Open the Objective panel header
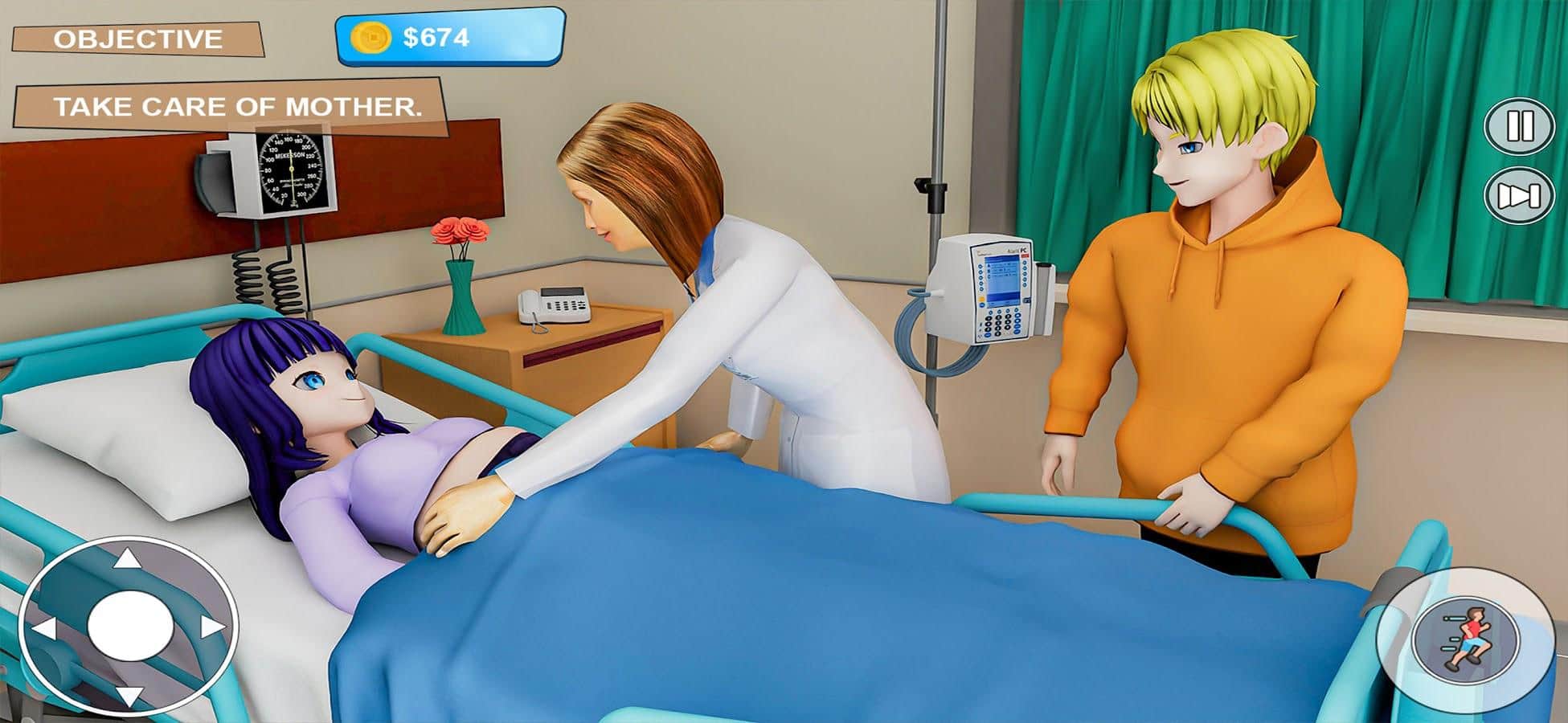The width and height of the screenshot is (1568, 723). [137, 39]
